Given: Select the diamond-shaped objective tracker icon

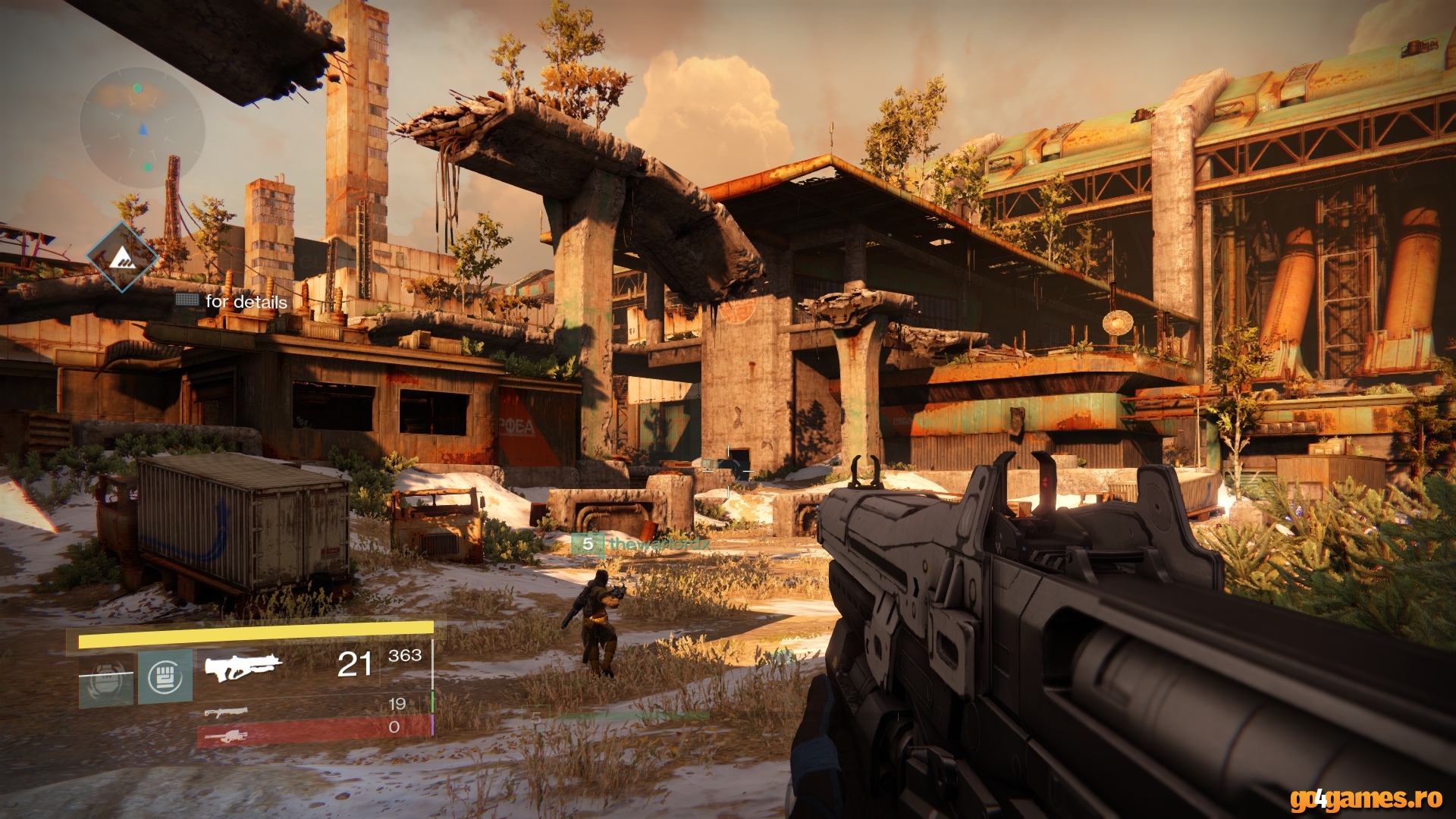Looking at the screenshot, I should (x=121, y=258).
